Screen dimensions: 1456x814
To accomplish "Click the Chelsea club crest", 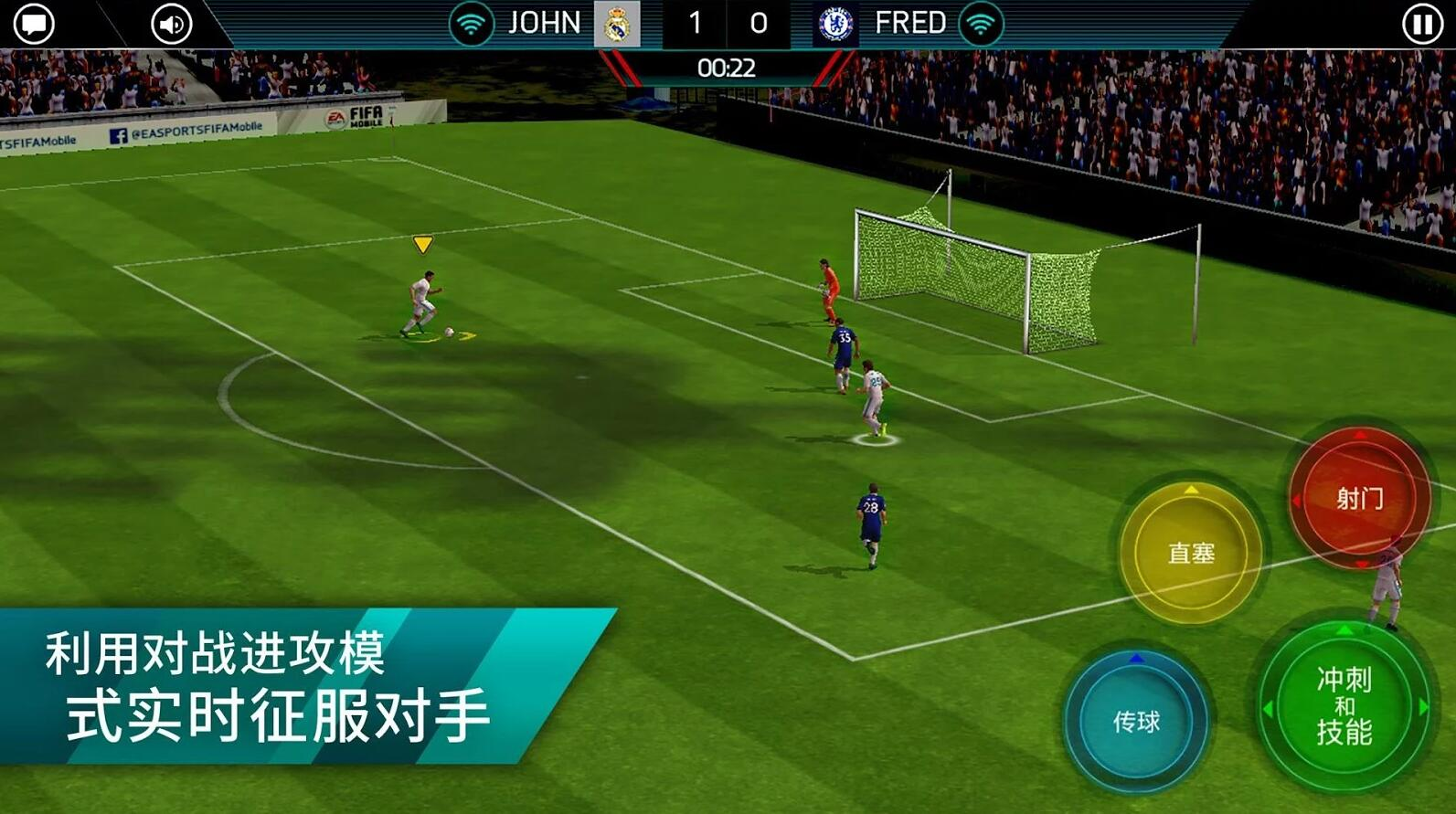I will 837,23.
